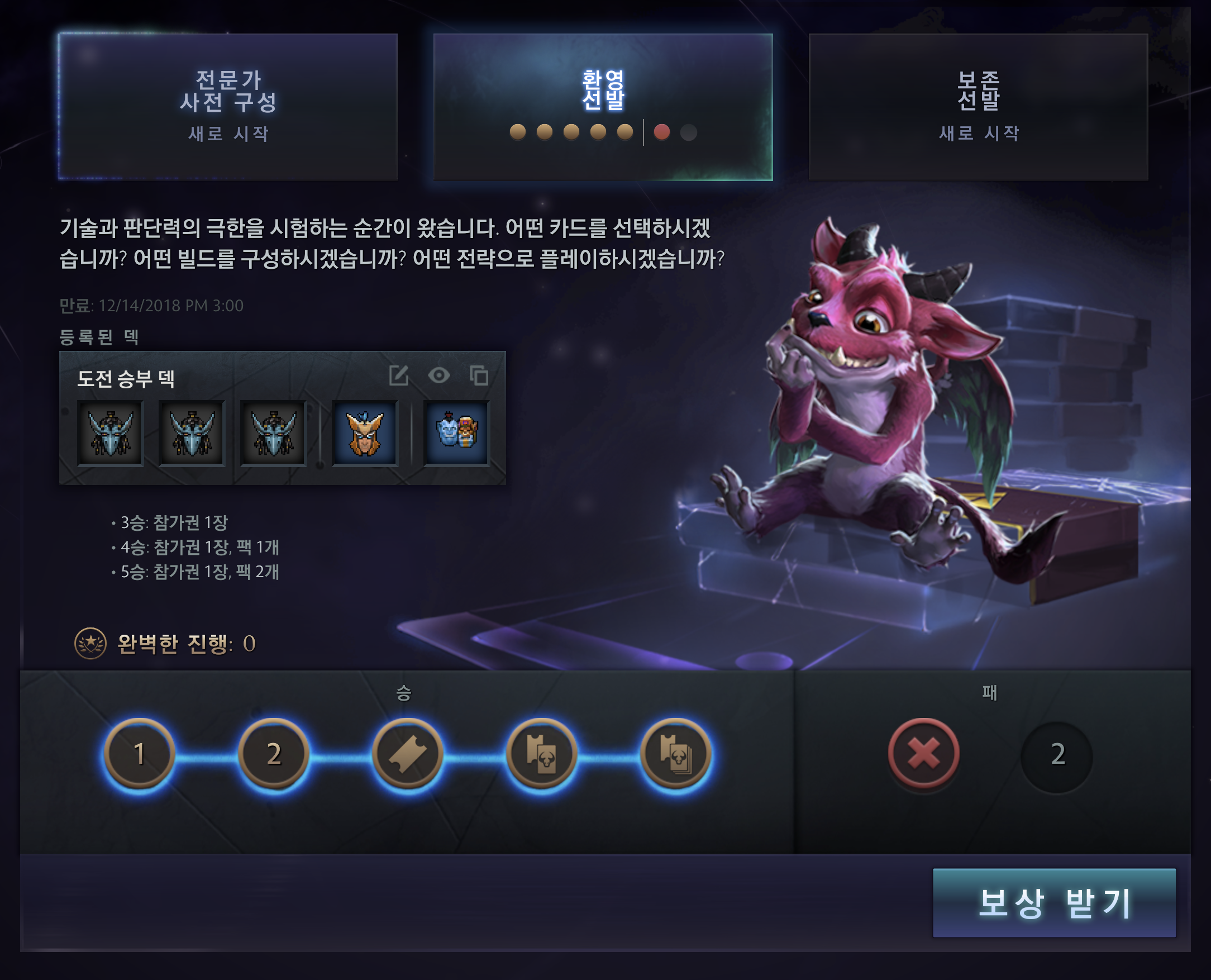The height and width of the screenshot is (980, 1211).
Task: Click the ticket reward node for three wins
Action: [x=407, y=754]
